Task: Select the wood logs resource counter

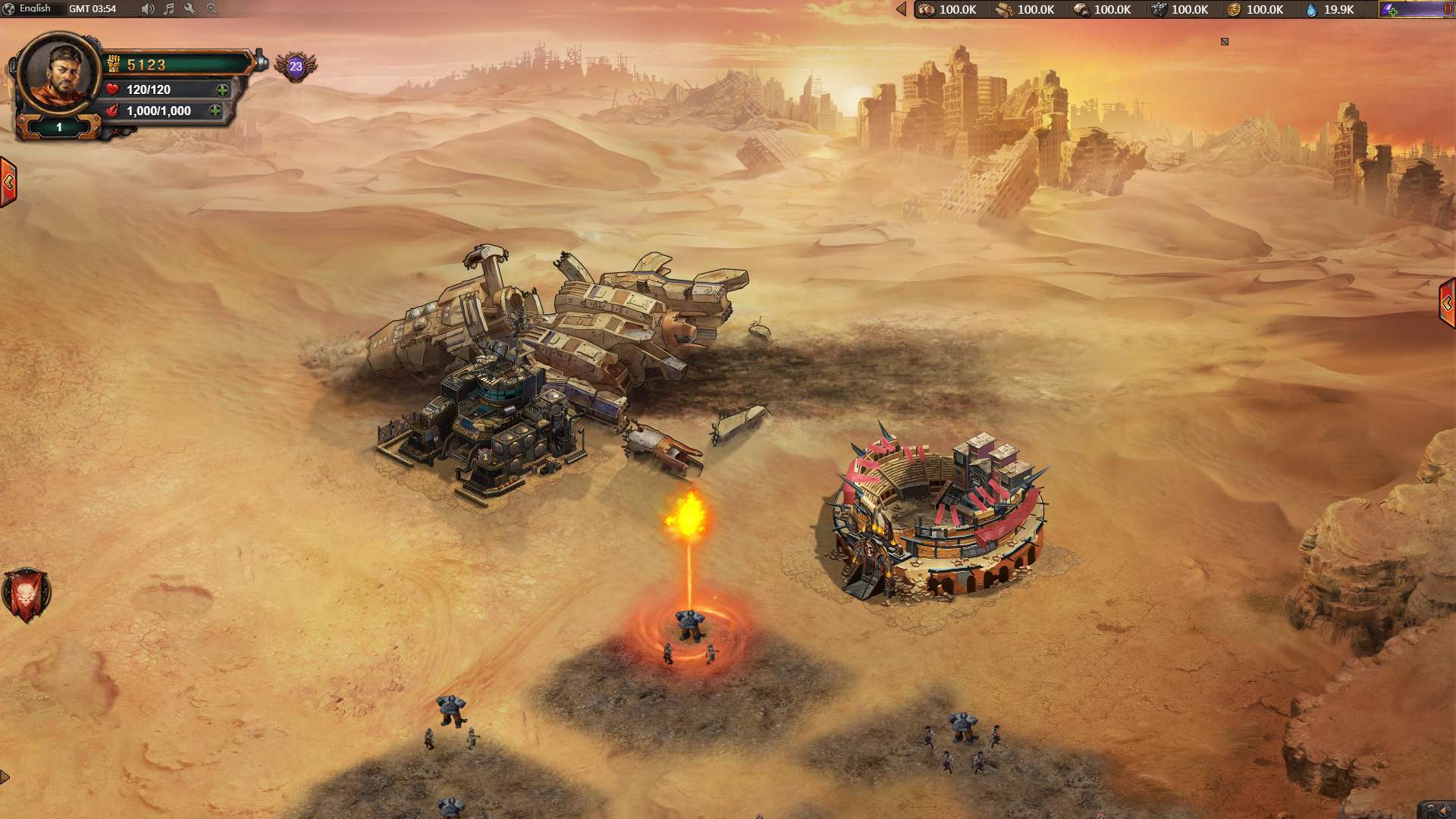Action: point(1026,10)
